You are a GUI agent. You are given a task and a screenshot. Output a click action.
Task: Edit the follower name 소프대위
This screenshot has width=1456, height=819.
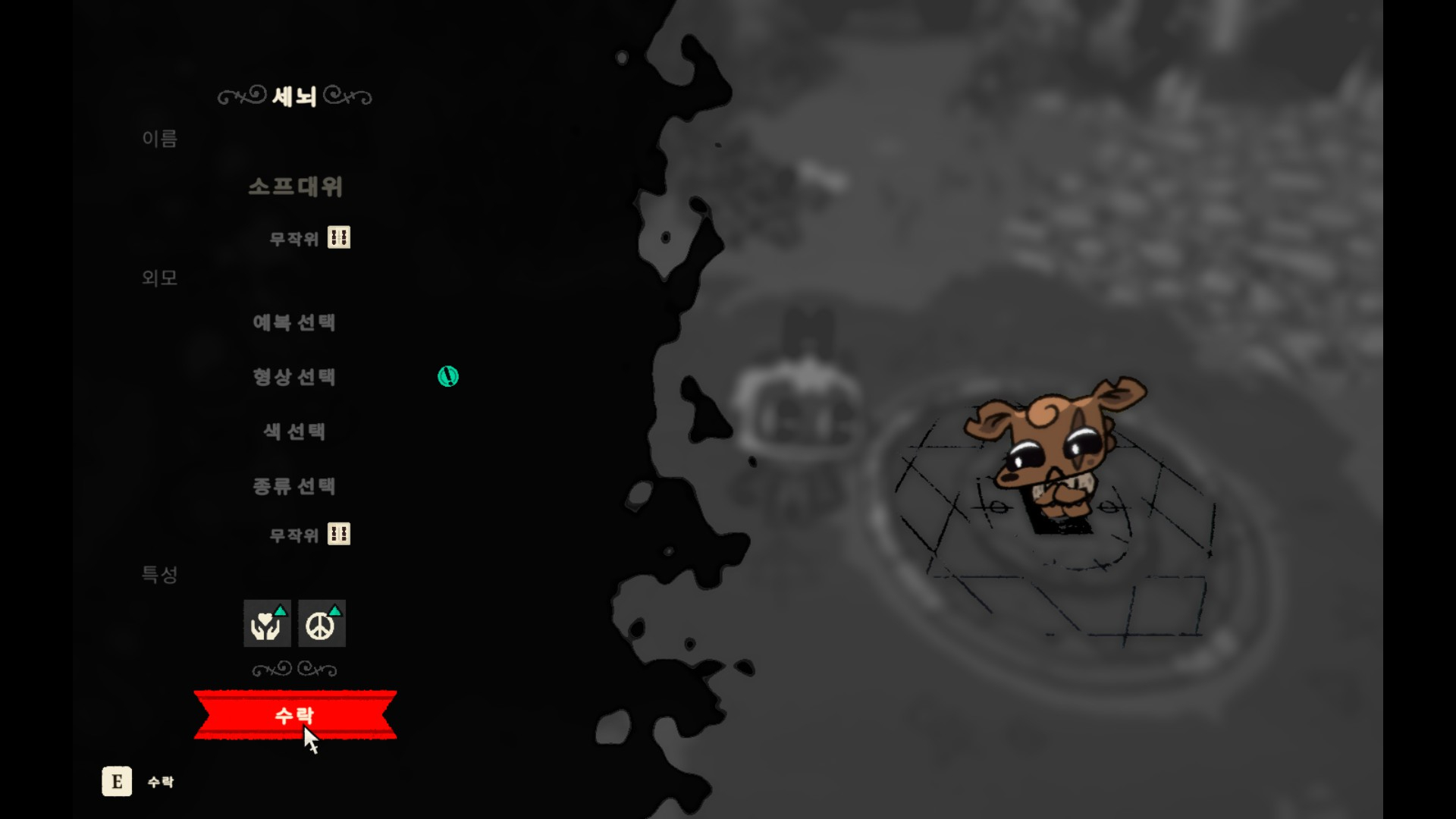point(295,187)
